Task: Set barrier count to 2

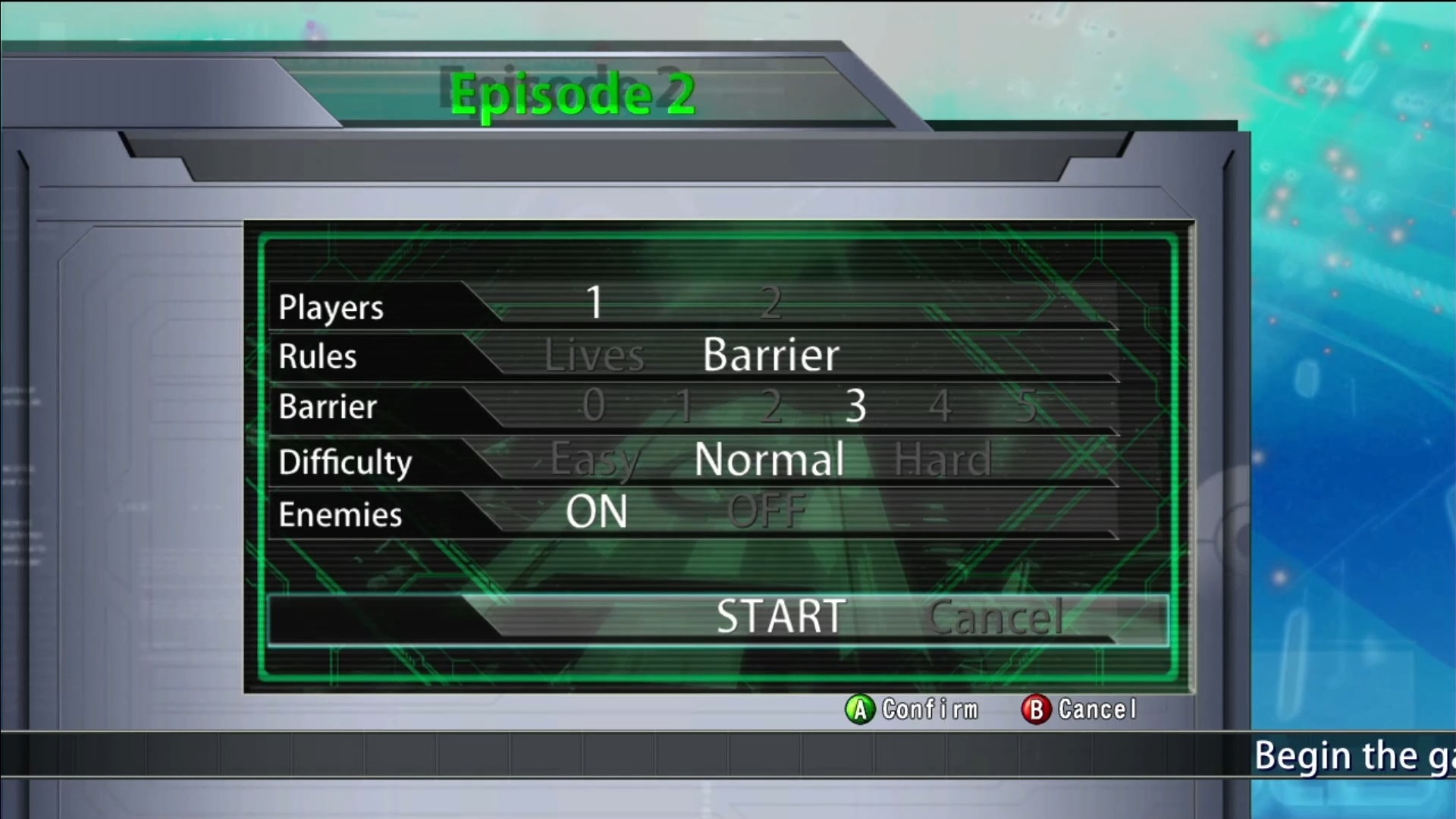Action: [x=770, y=406]
